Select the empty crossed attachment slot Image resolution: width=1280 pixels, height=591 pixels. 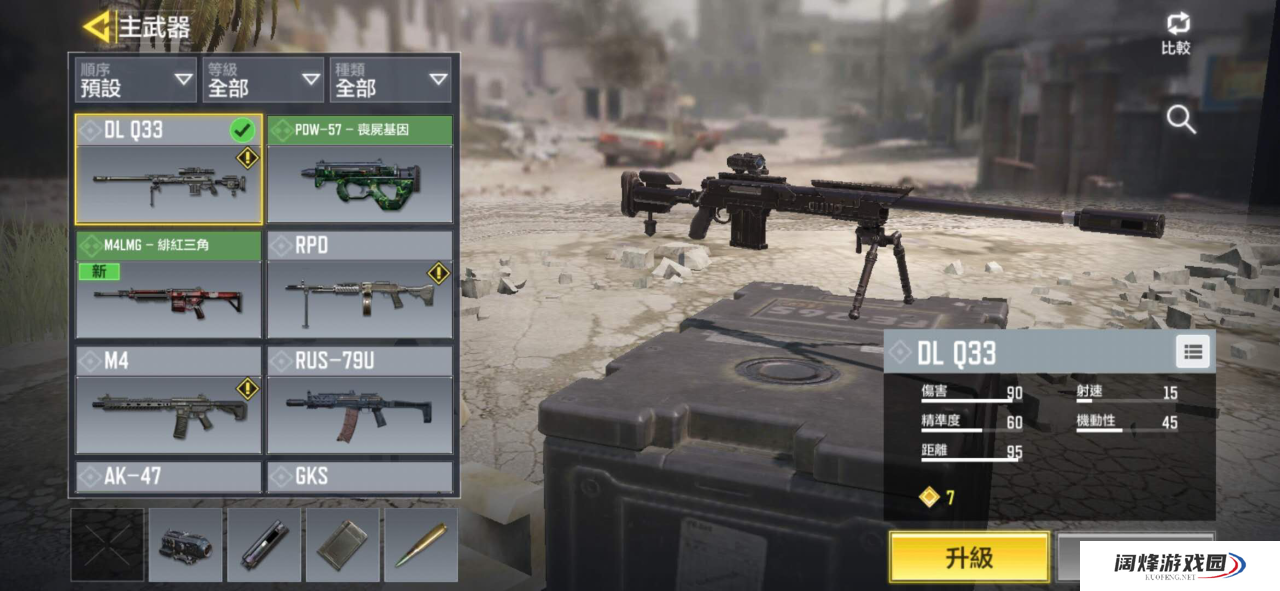click(x=107, y=545)
